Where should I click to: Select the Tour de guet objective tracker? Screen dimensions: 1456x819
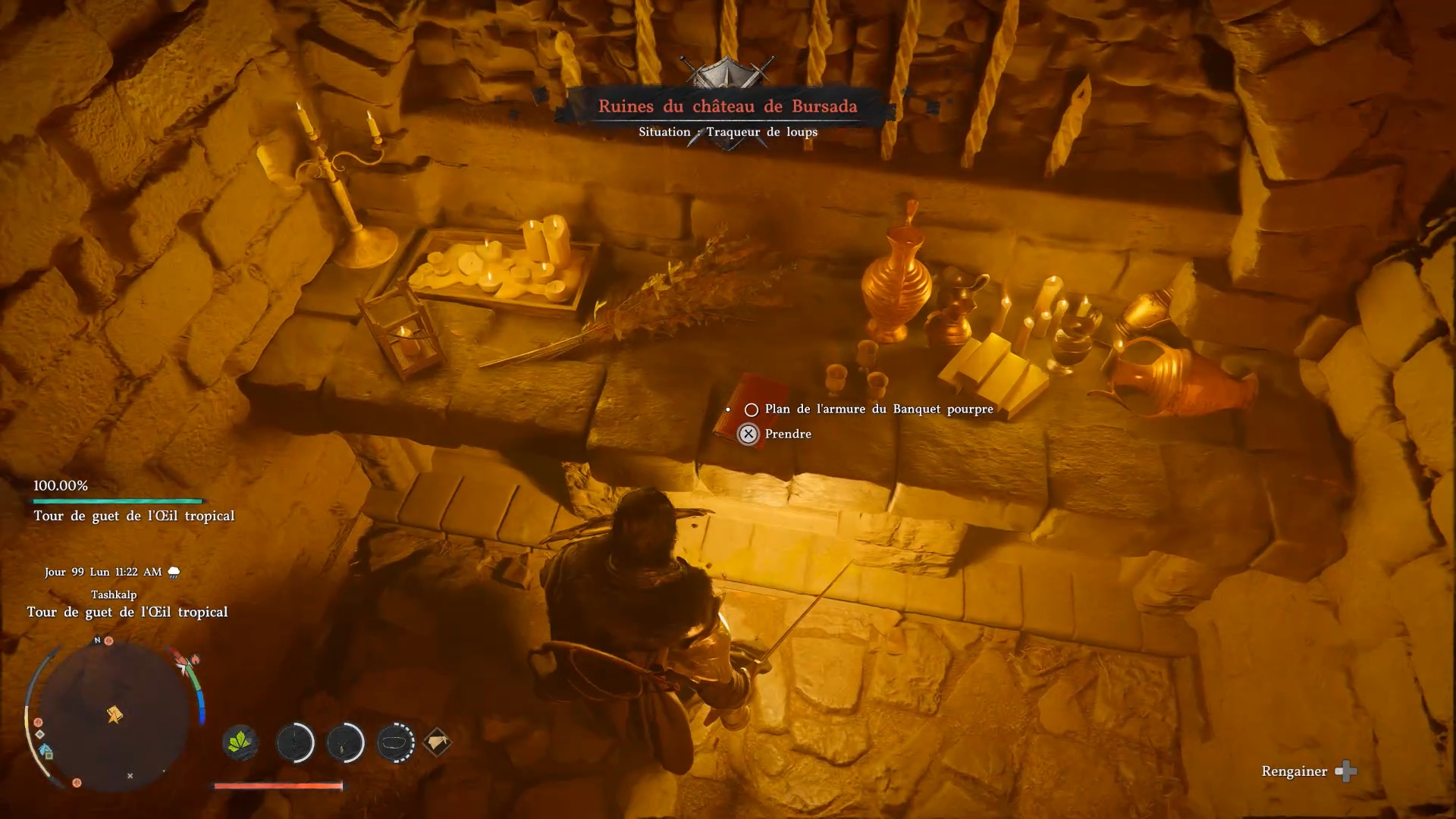pyautogui.click(x=133, y=516)
